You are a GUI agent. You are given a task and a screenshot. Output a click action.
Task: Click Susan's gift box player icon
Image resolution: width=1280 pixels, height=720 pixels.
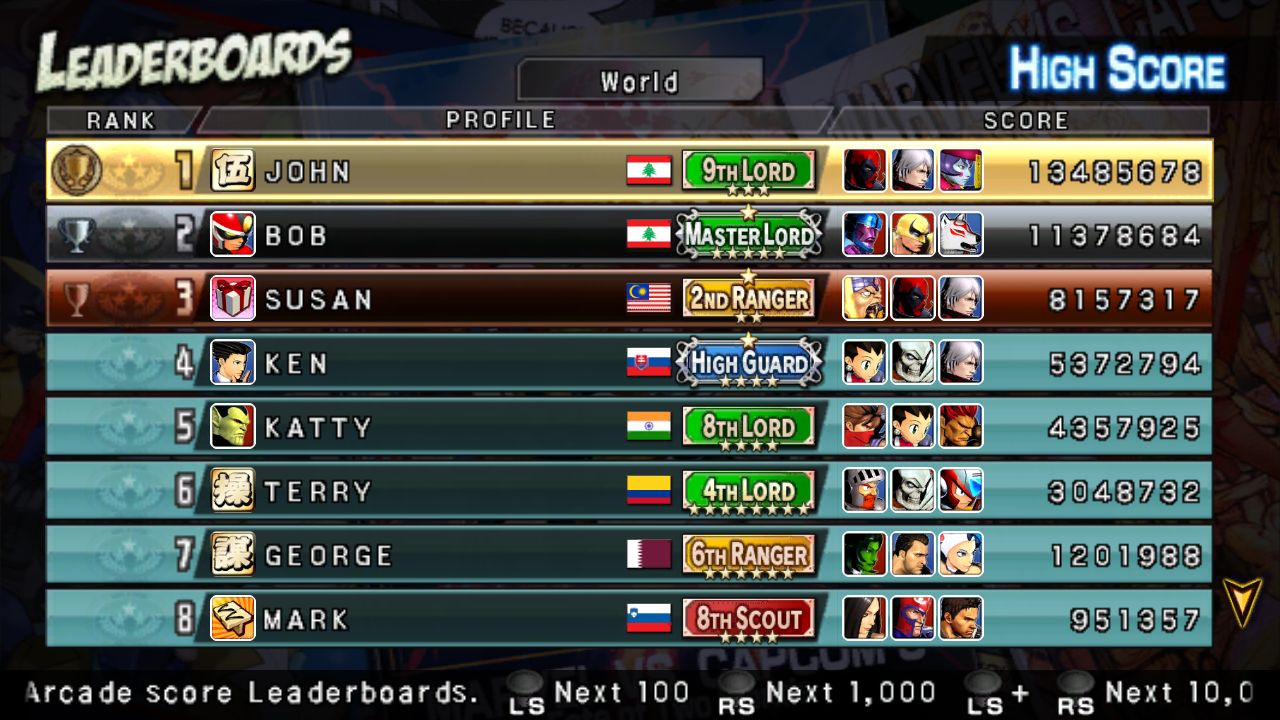pos(232,299)
